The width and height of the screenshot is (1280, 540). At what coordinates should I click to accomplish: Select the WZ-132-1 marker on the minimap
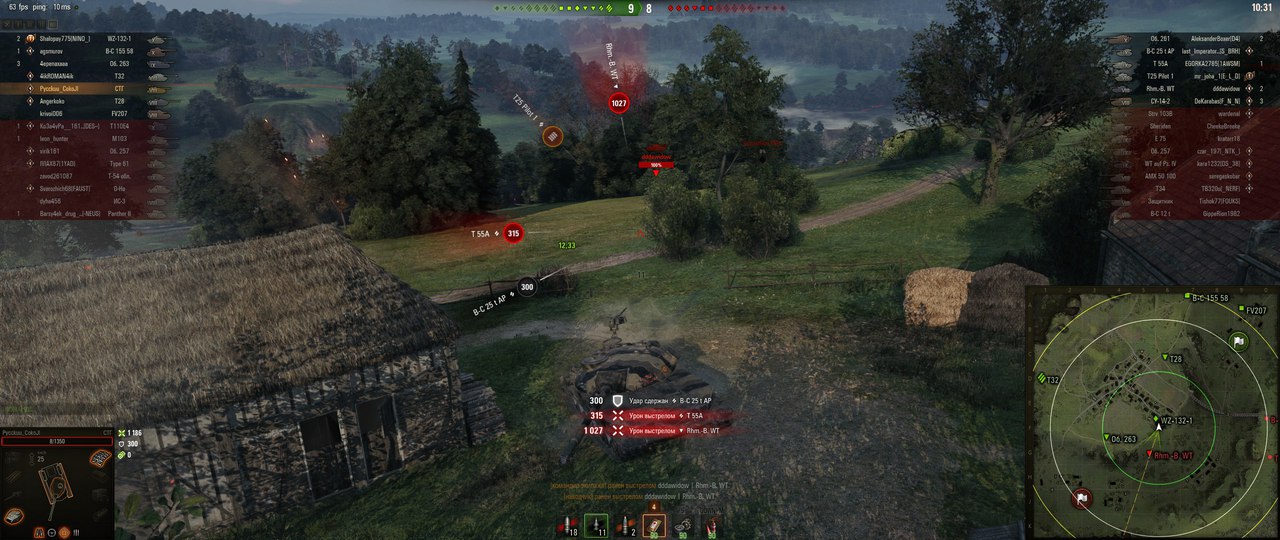click(x=1157, y=420)
